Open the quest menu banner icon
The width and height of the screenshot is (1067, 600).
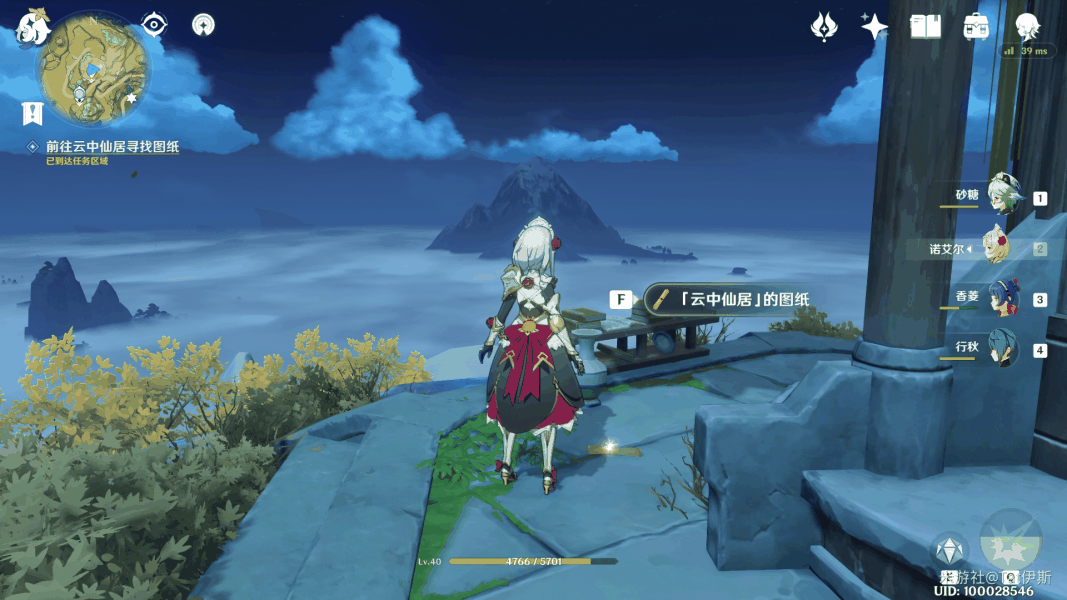33,113
